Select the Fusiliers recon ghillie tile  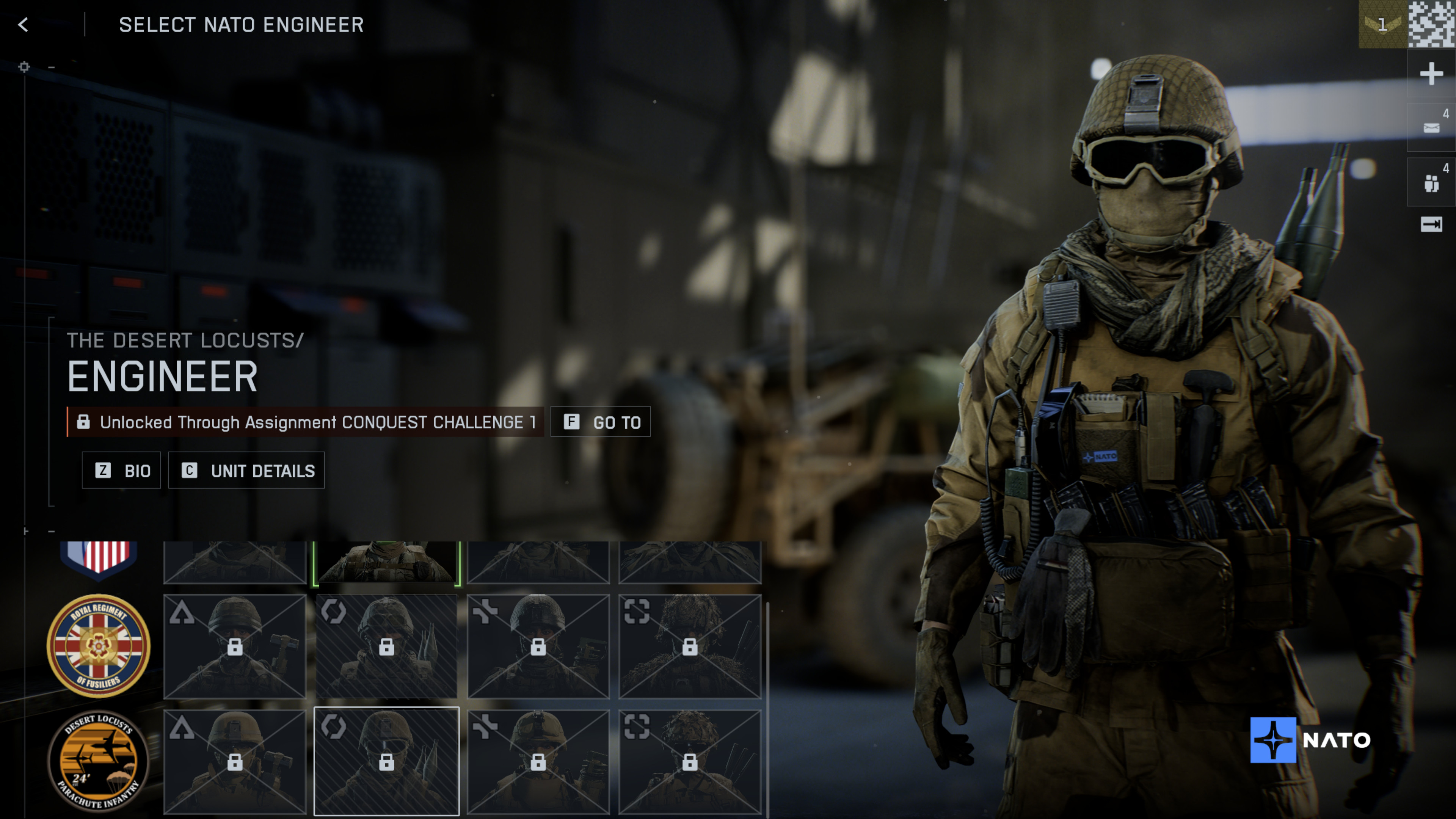pyautogui.click(x=690, y=645)
